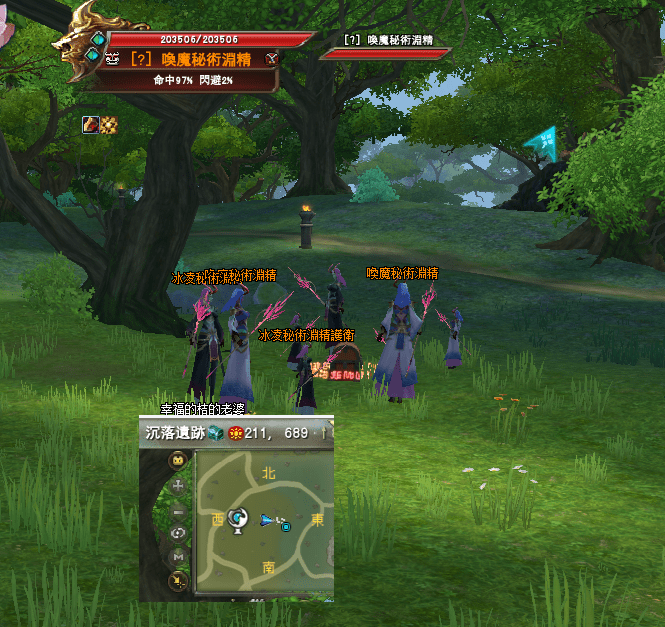Click the minimap zoom-out minus button

coord(179,510)
